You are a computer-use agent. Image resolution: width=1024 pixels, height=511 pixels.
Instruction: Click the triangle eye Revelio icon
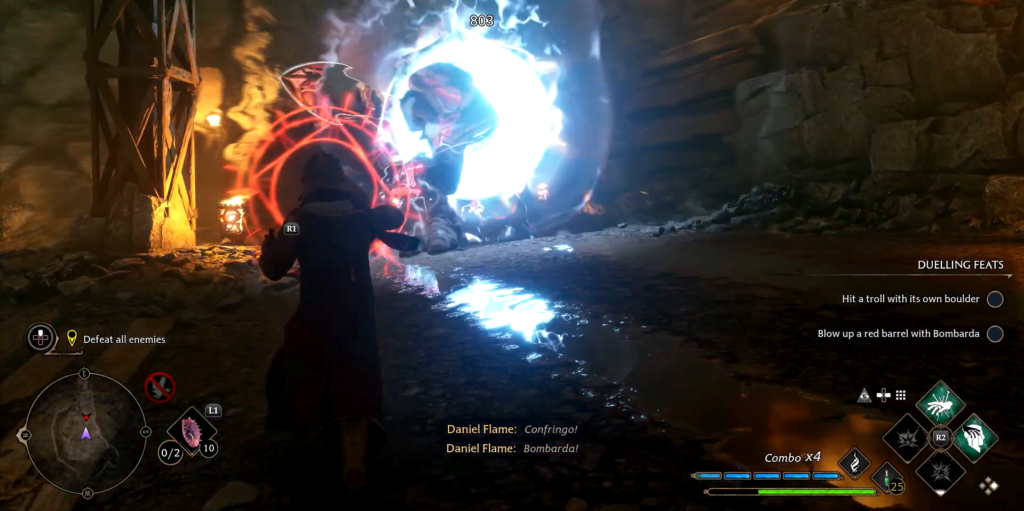tap(864, 395)
